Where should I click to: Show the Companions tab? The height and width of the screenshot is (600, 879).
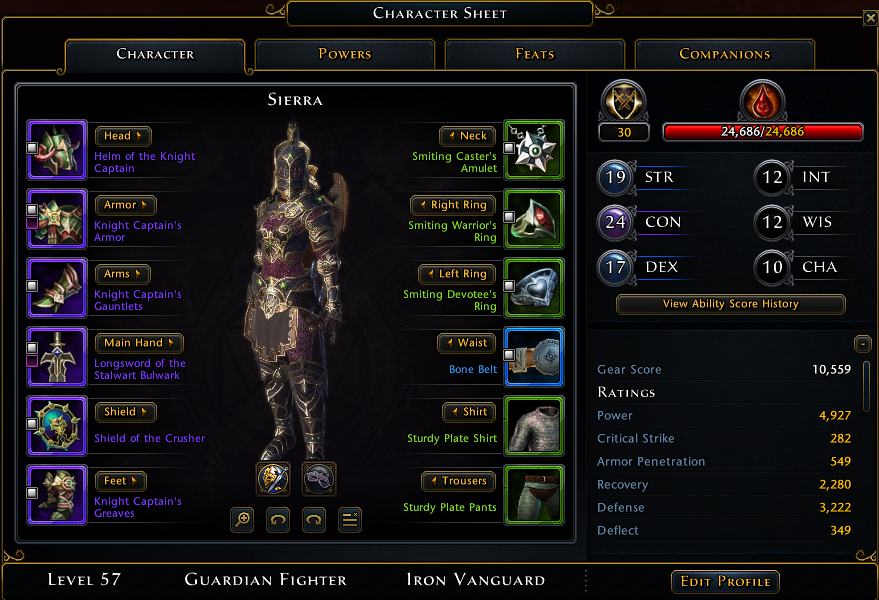pos(724,54)
